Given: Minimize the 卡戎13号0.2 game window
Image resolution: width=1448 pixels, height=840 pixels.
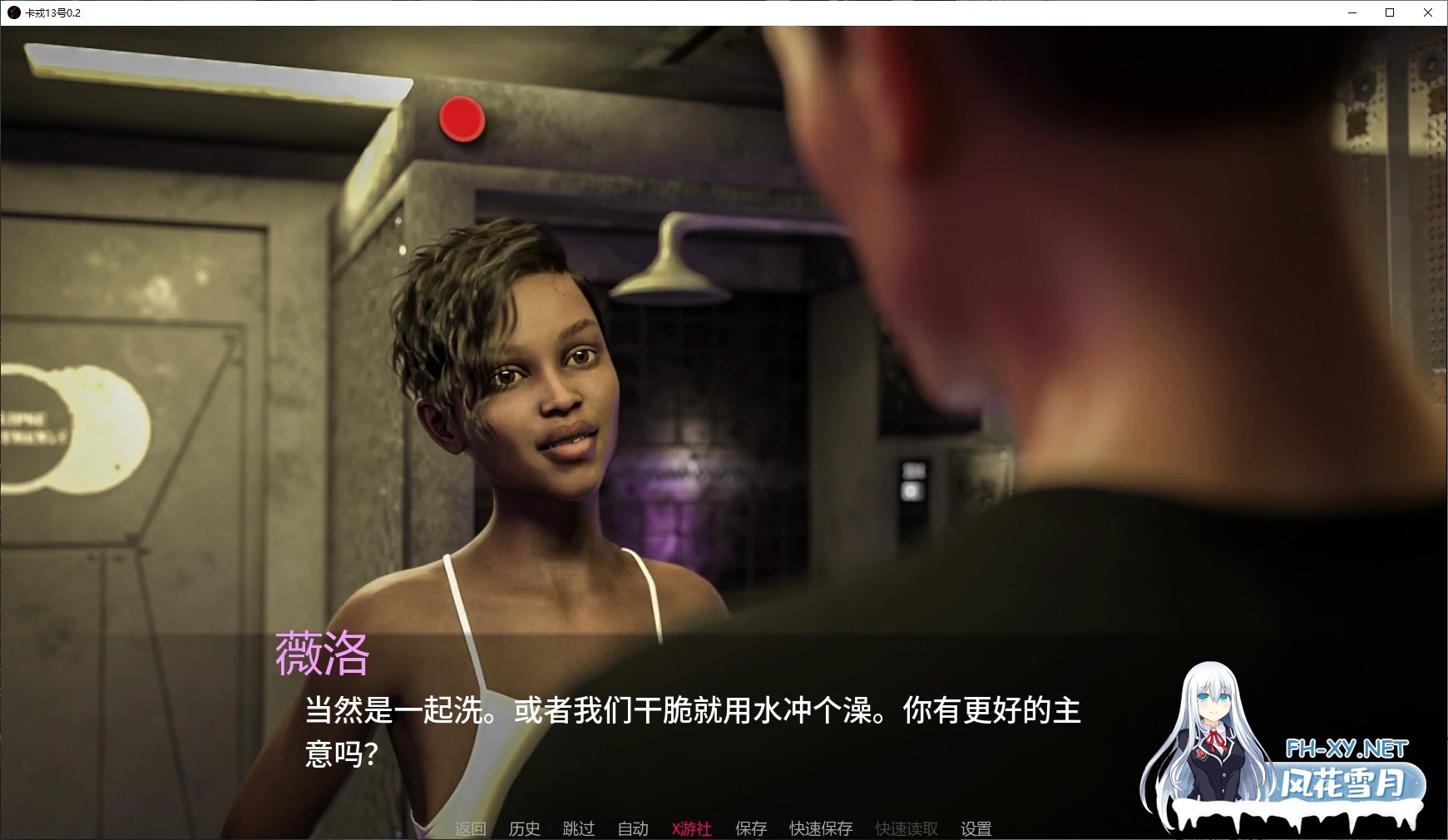Looking at the screenshot, I should point(1352,12).
